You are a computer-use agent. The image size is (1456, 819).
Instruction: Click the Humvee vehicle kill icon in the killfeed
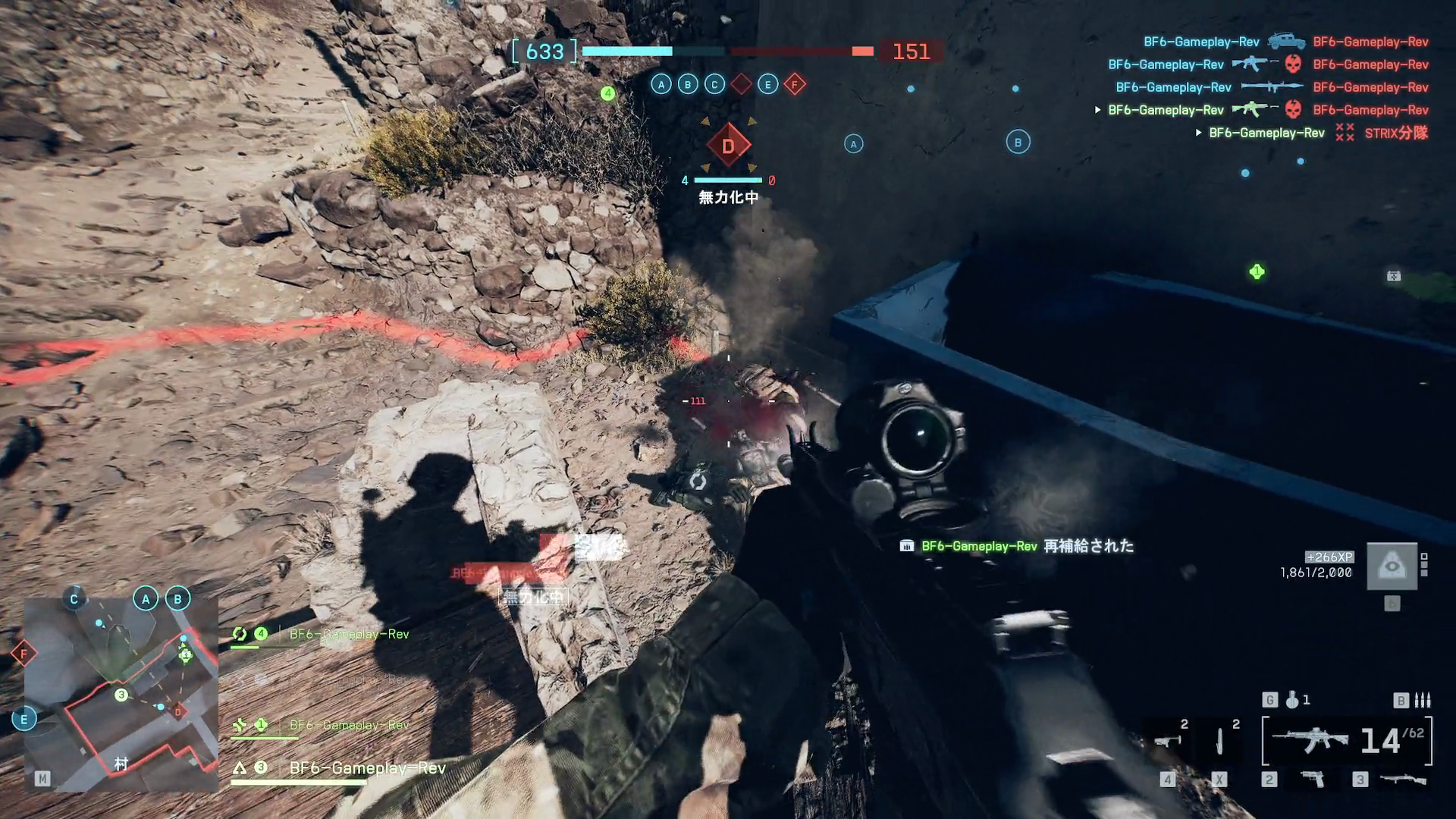point(1288,42)
